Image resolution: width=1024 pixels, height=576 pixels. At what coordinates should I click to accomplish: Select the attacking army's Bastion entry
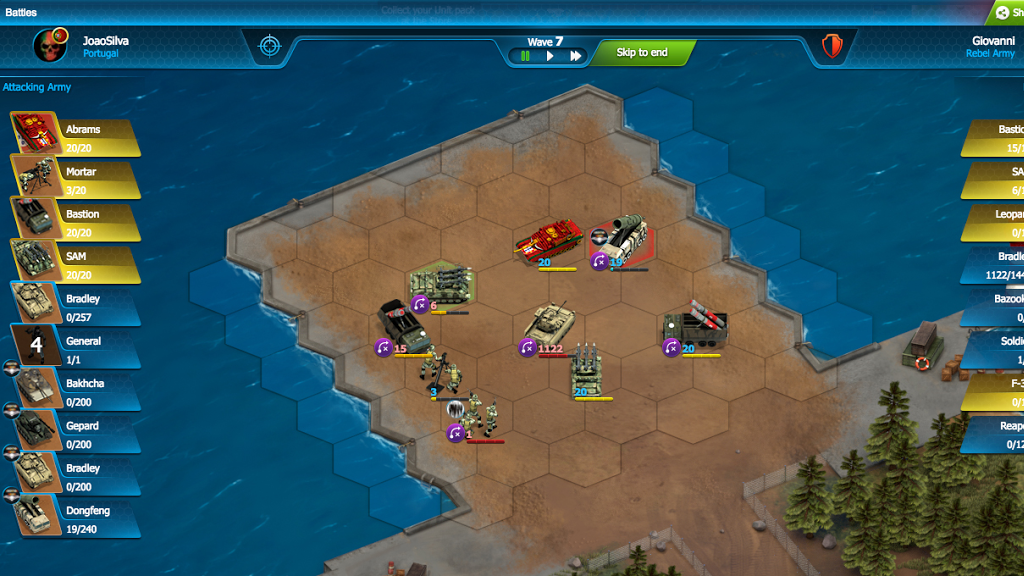[76, 222]
